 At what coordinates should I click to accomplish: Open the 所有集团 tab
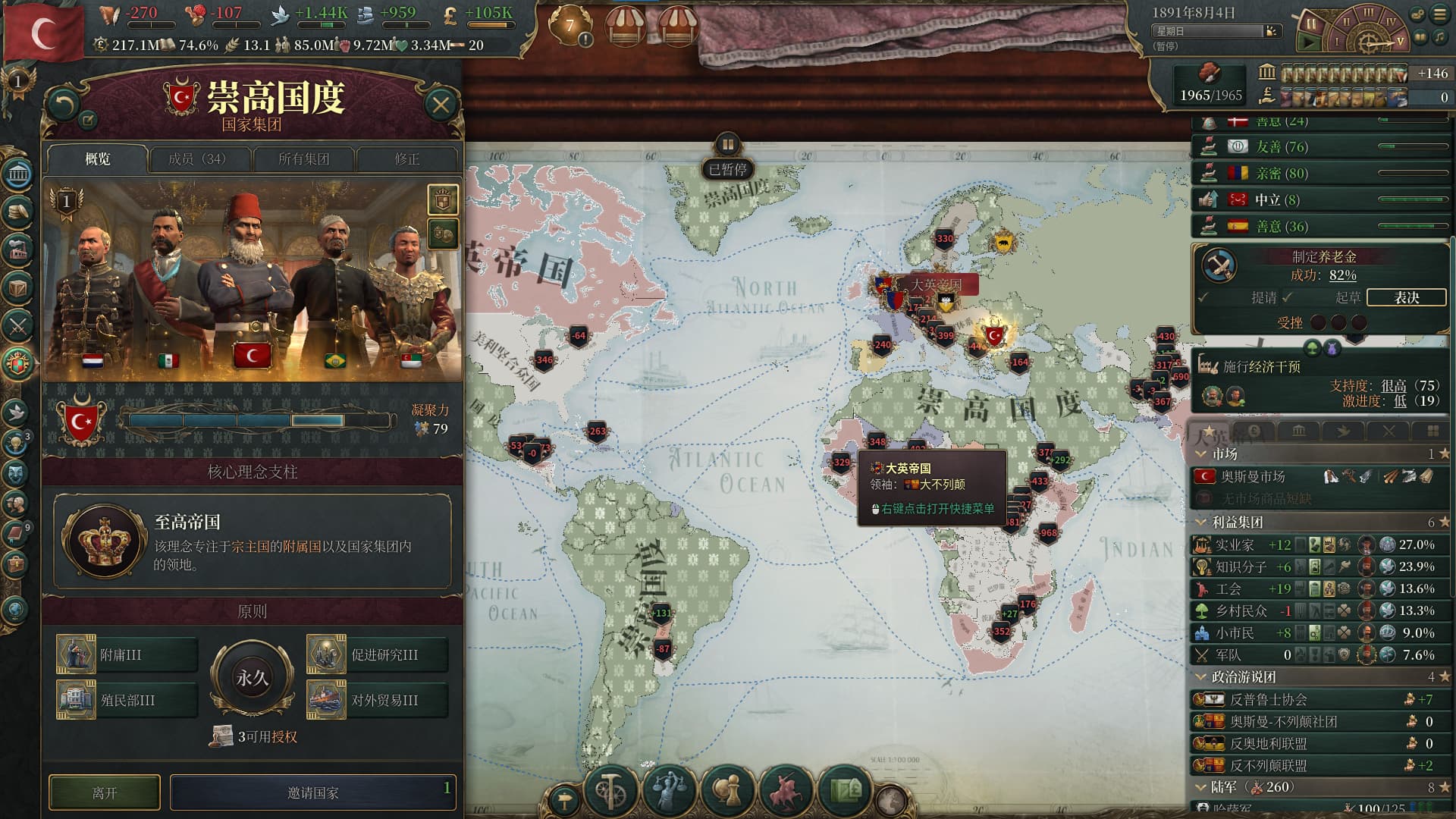click(x=303, y=159)
